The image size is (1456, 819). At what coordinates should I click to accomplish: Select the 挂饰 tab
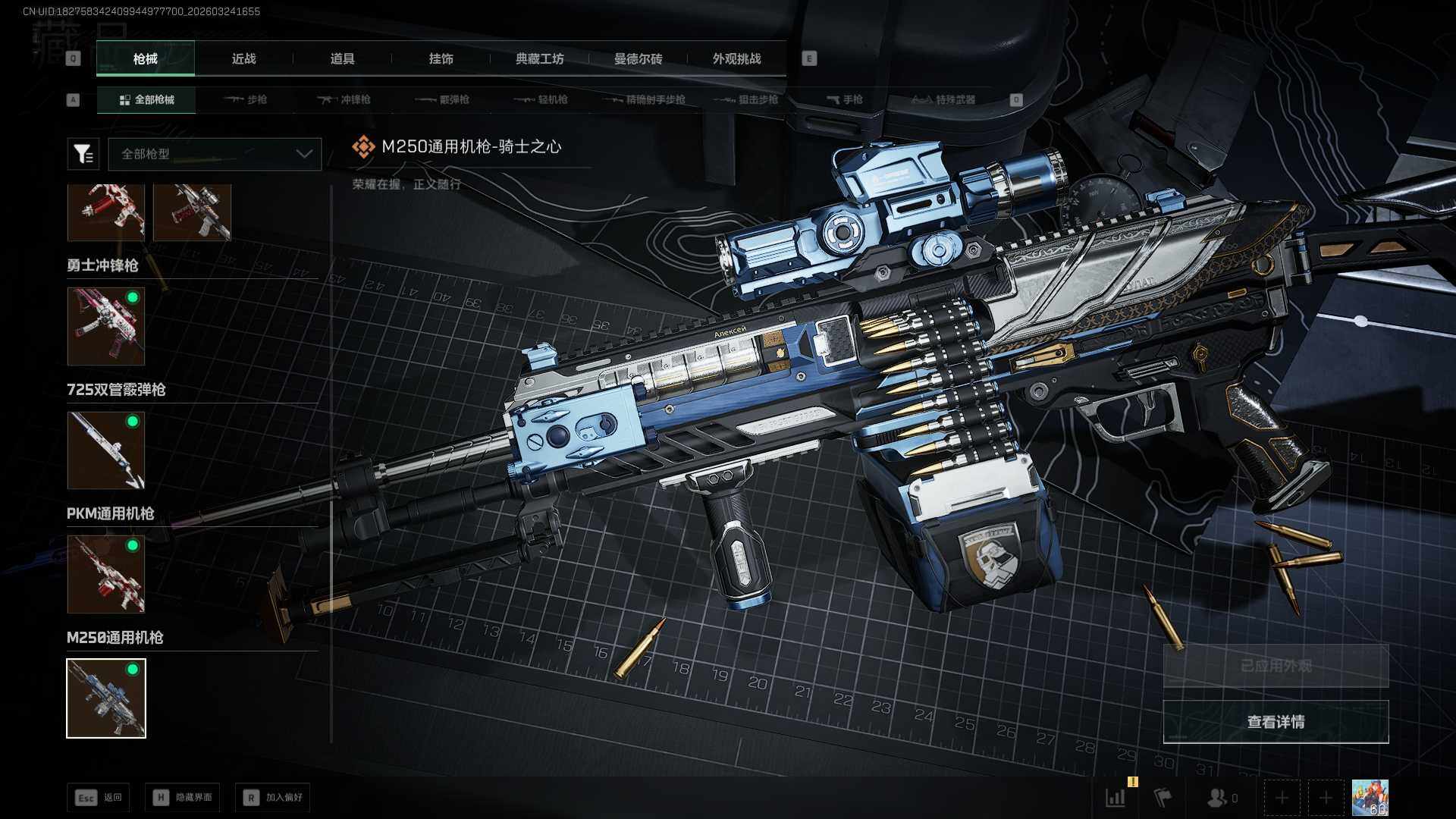pos(441,59)
